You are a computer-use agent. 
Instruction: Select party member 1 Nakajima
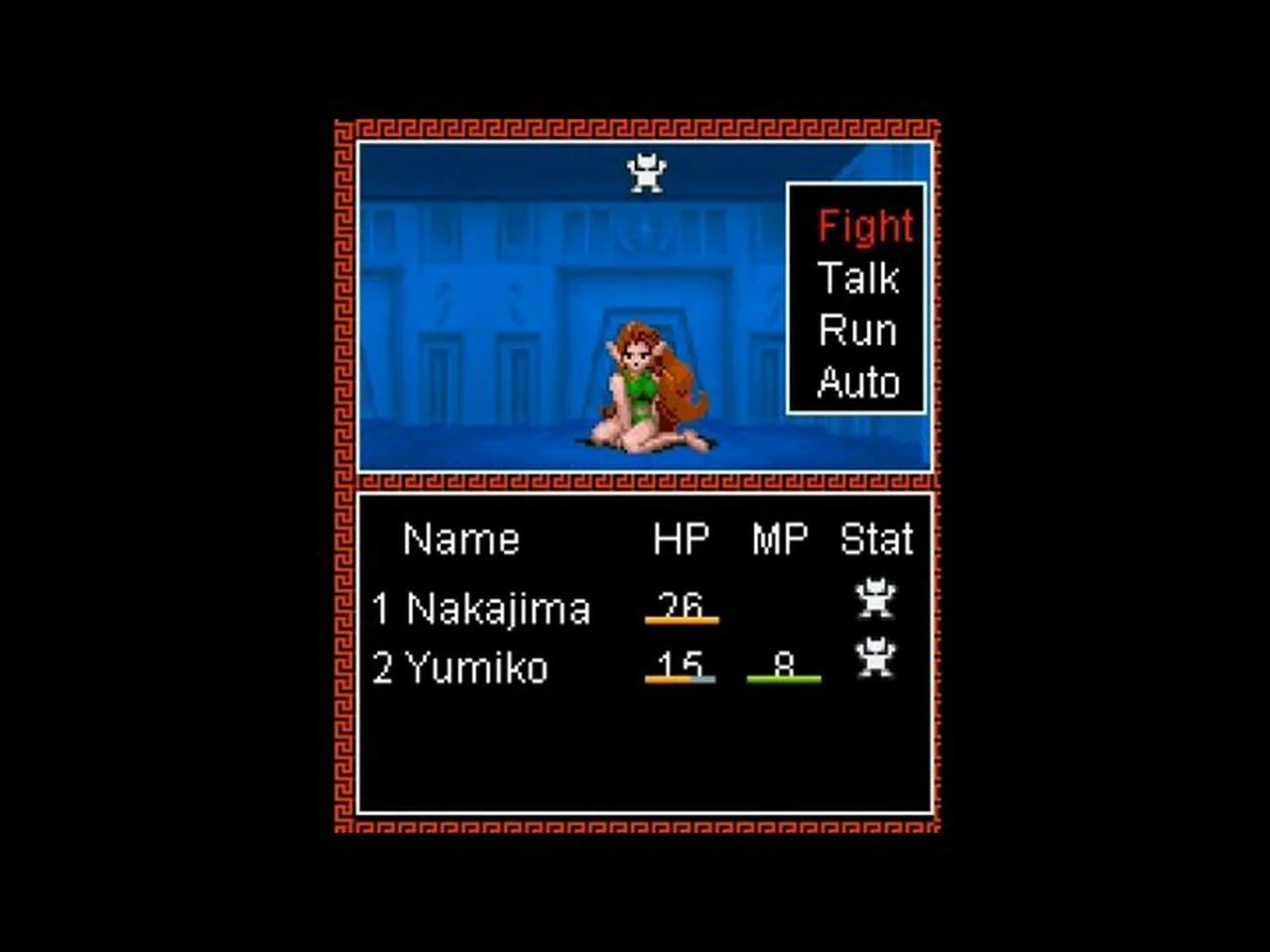coord(483,608)
